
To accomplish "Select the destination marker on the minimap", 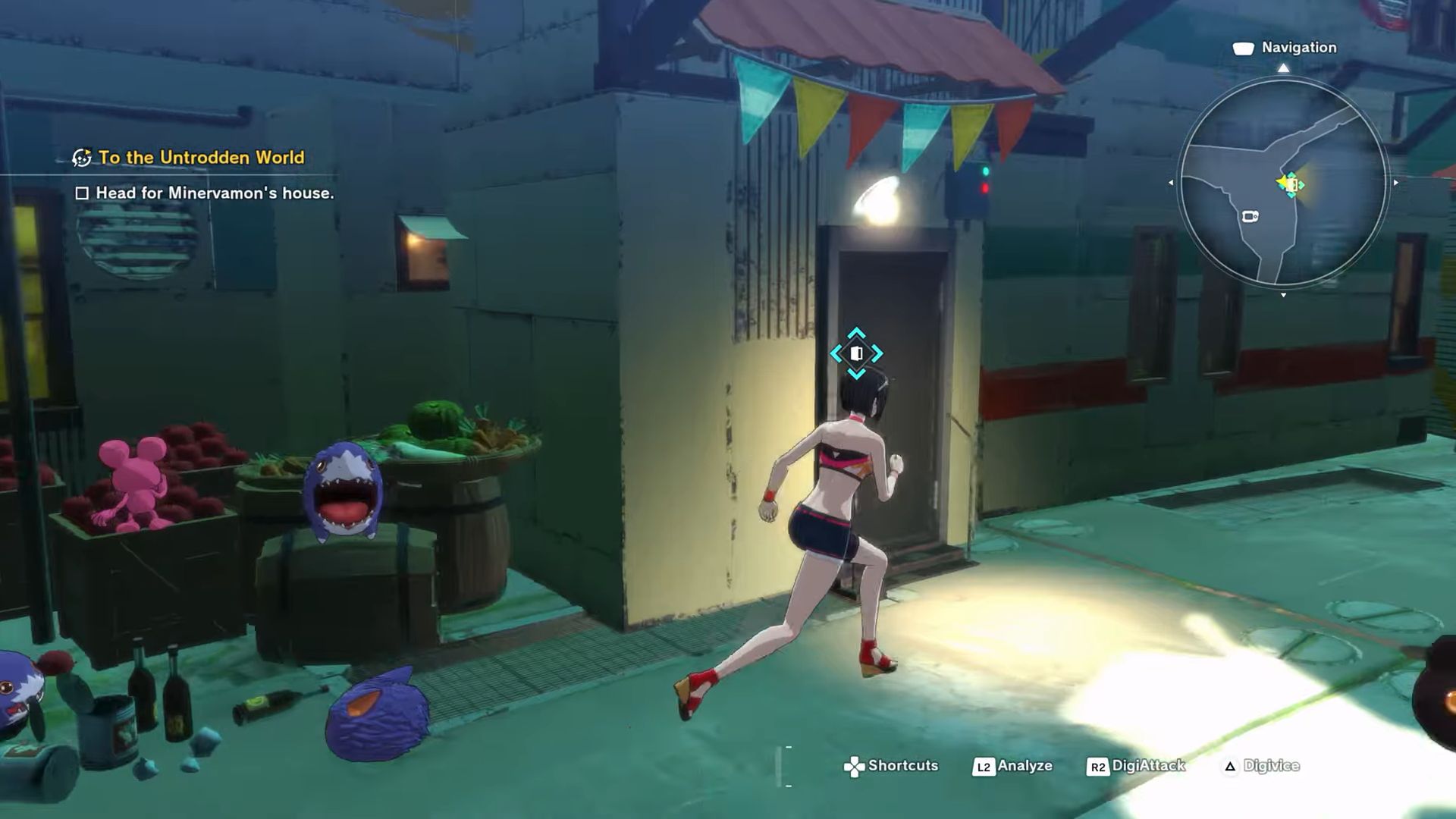I will [1291, 184].
